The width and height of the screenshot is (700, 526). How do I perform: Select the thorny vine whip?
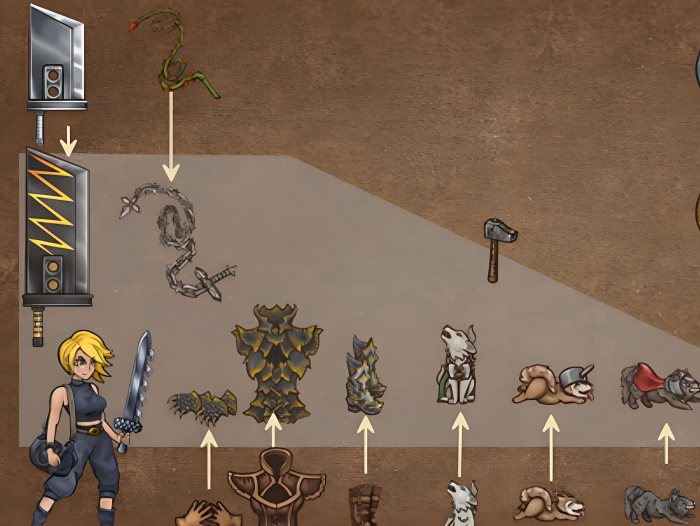click(184, 55)
